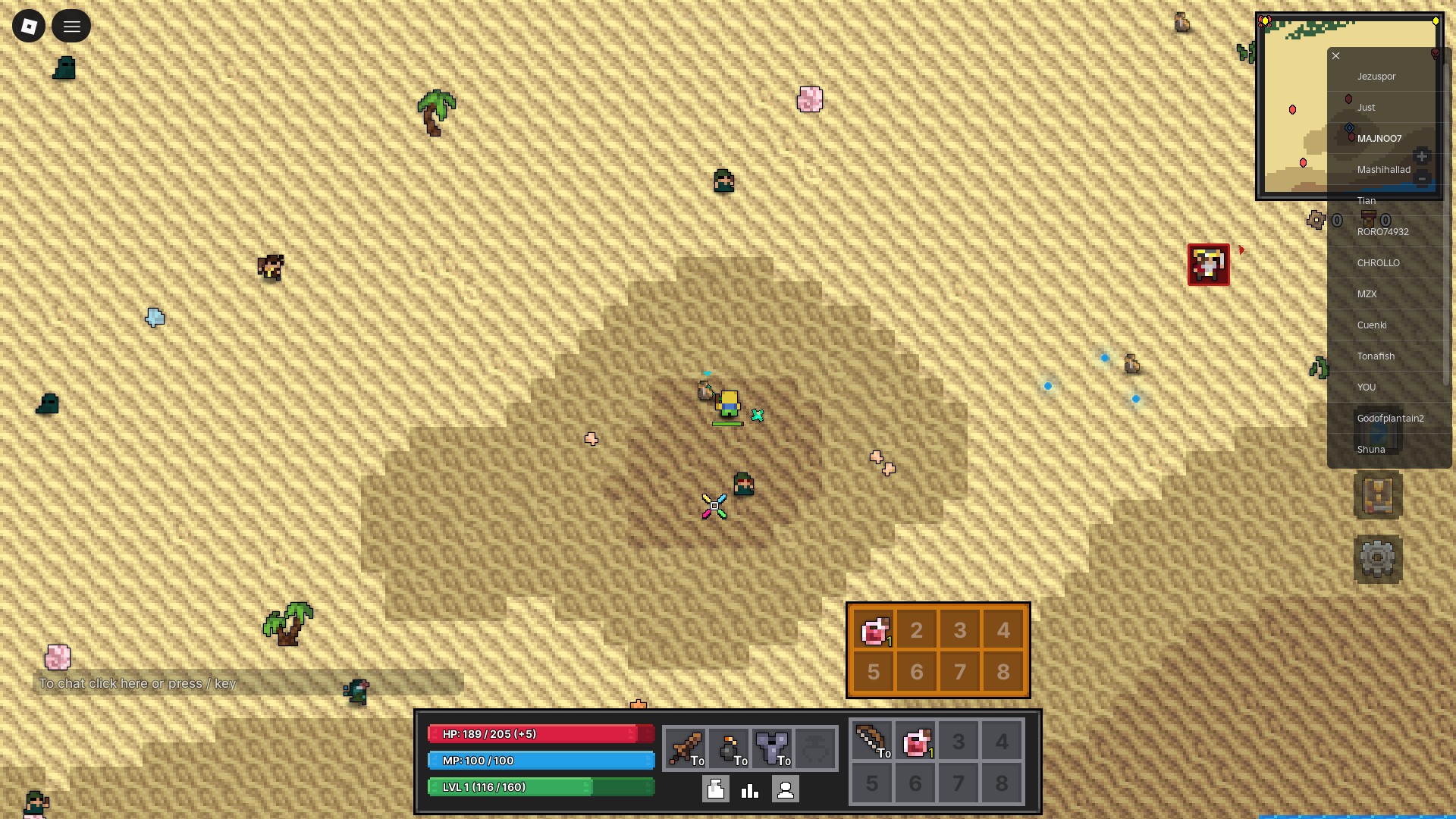Select the chest armor equipment slot

tap(773, 747)
